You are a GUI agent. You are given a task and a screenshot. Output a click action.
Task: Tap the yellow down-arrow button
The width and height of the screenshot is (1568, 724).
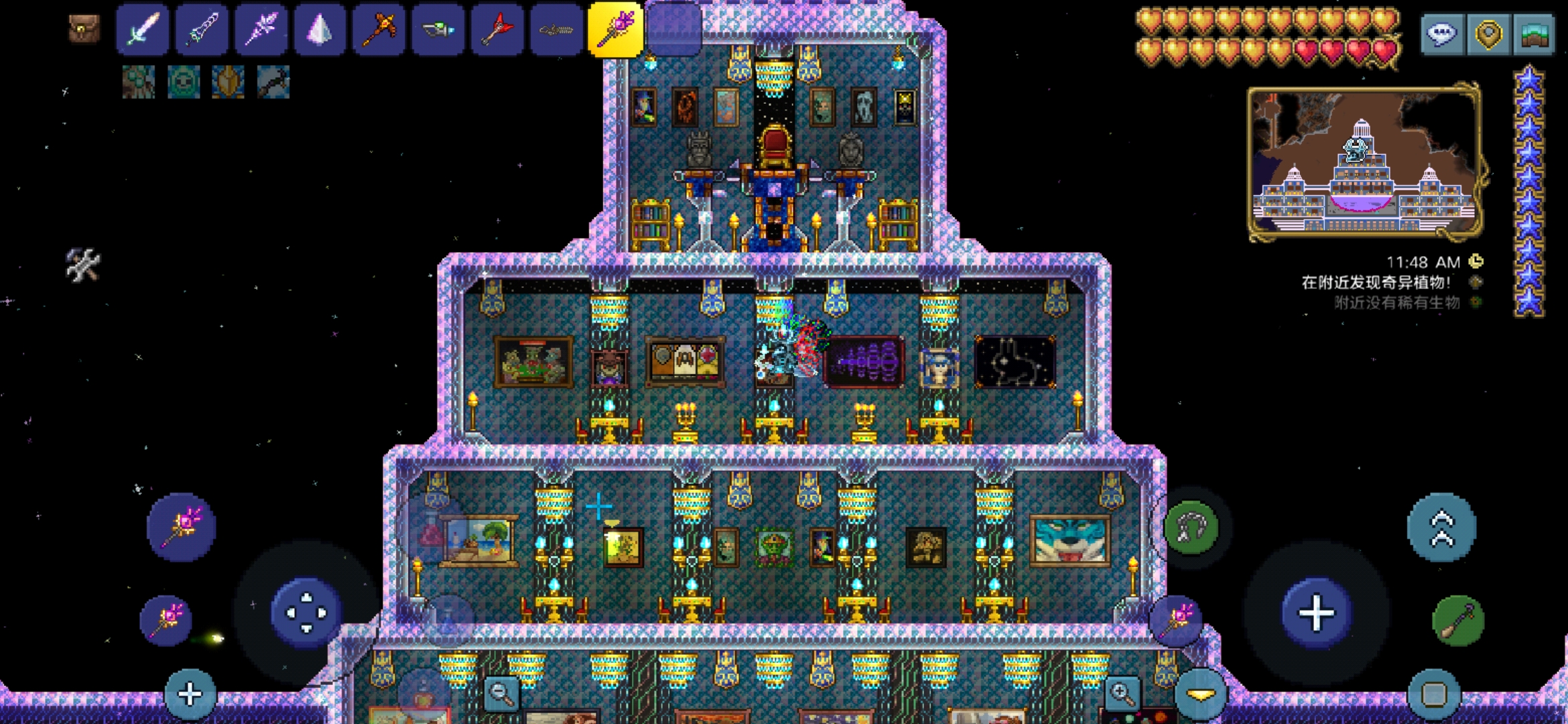click(x=1201, y=695)
